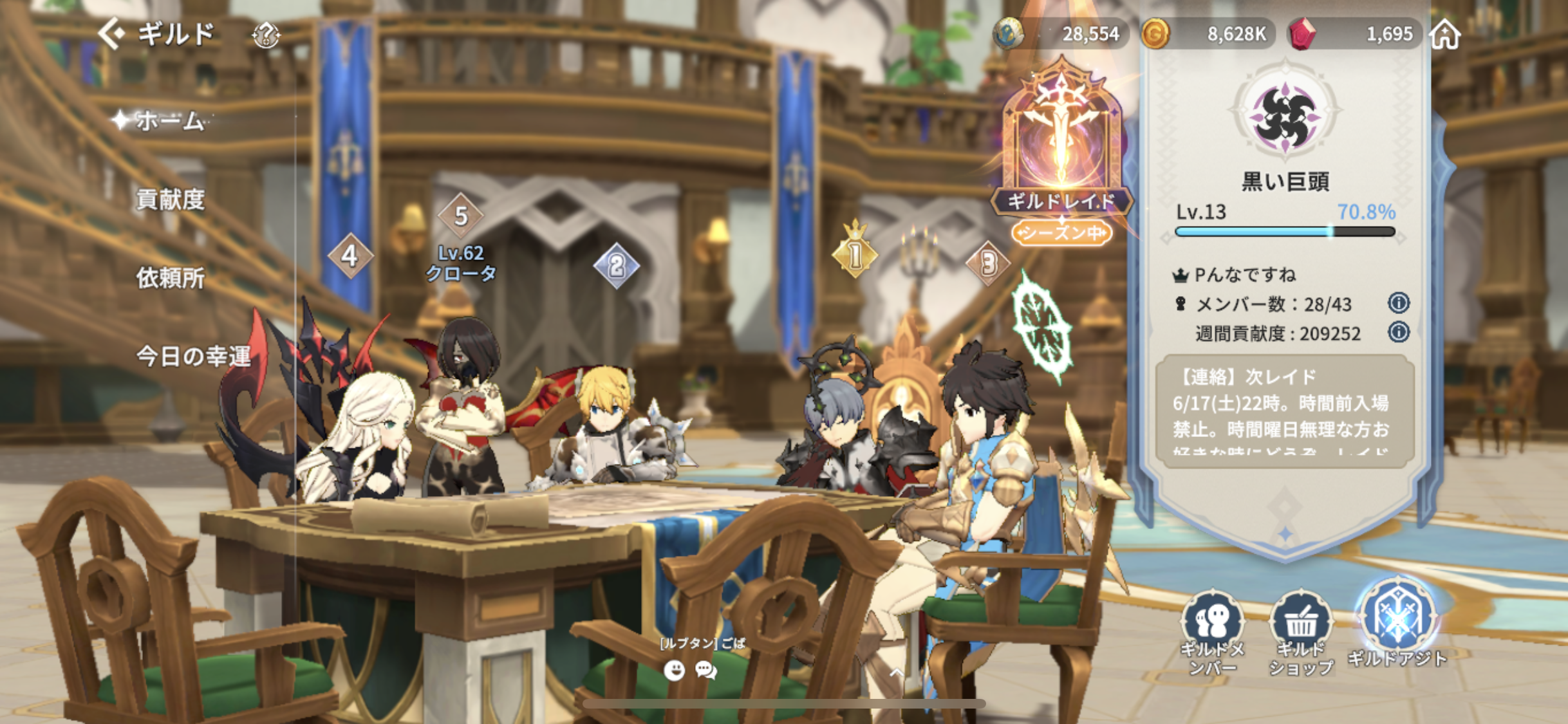The image size is (1568, 724).
Task: Open the chat speech bubble icon
Action: pyautogui.click(x=706, y=671)
